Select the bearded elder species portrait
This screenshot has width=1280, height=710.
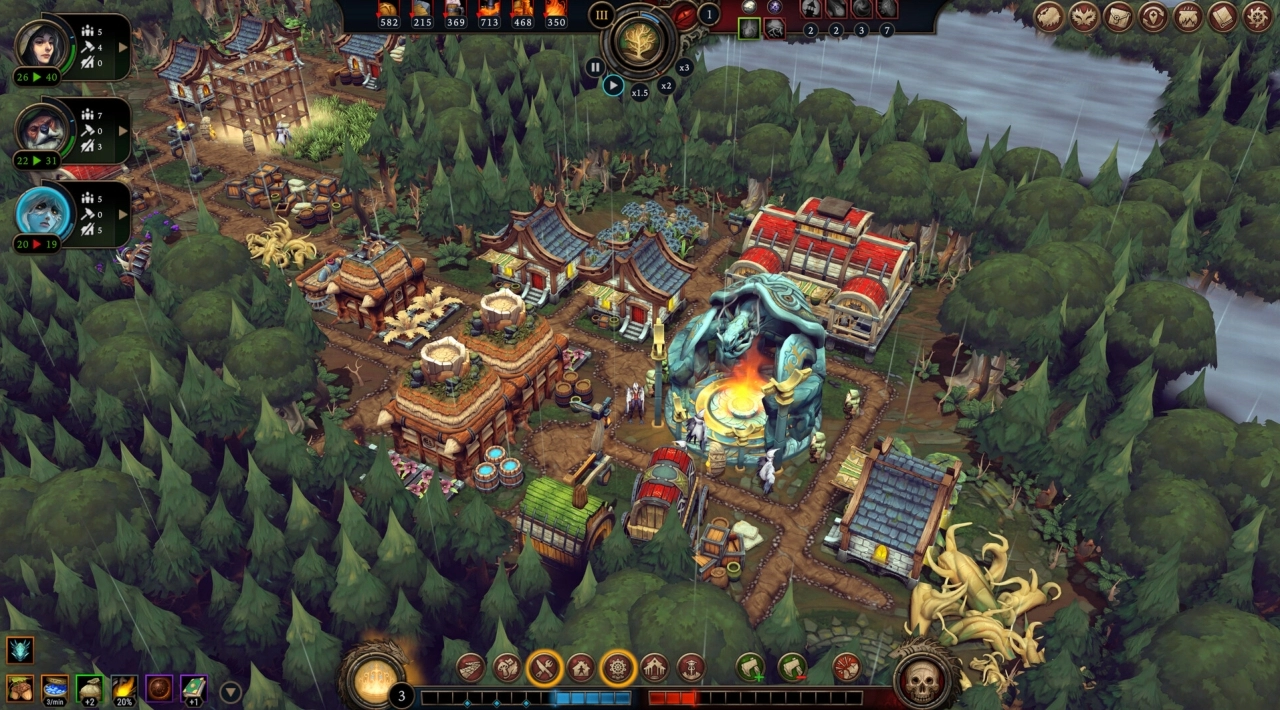[41, 128]
